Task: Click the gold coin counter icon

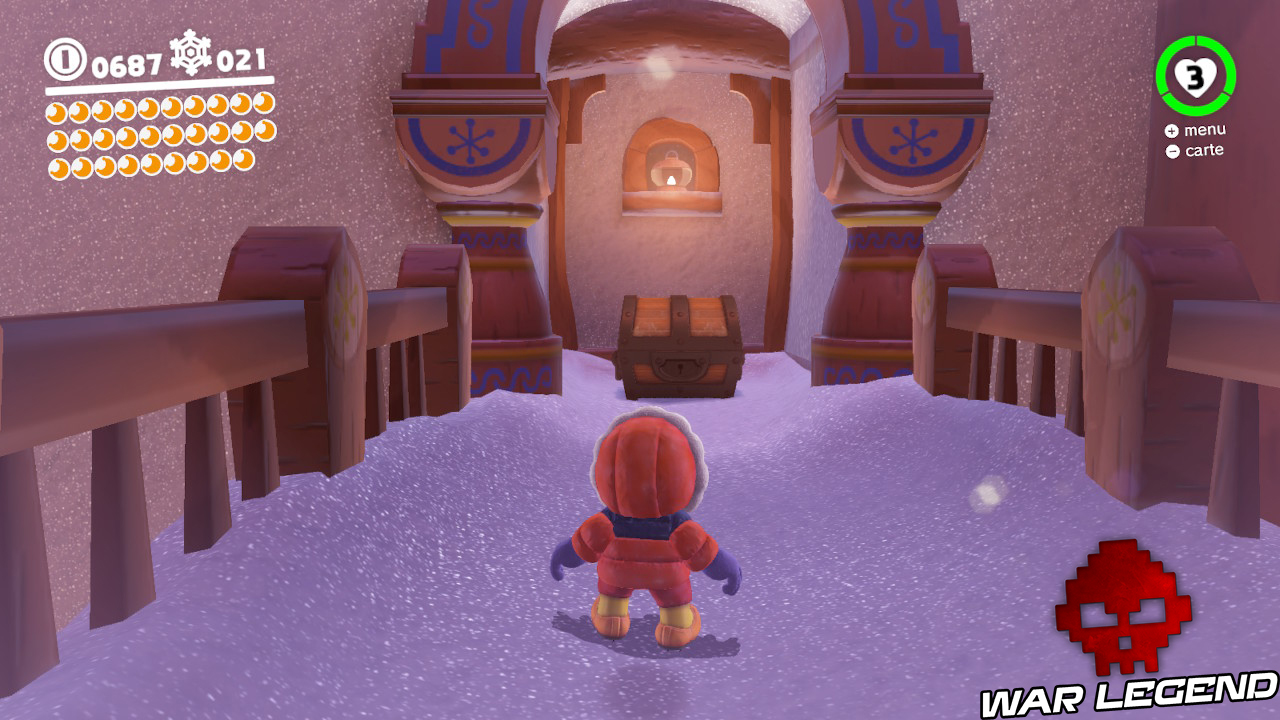Action: point(66,60)
